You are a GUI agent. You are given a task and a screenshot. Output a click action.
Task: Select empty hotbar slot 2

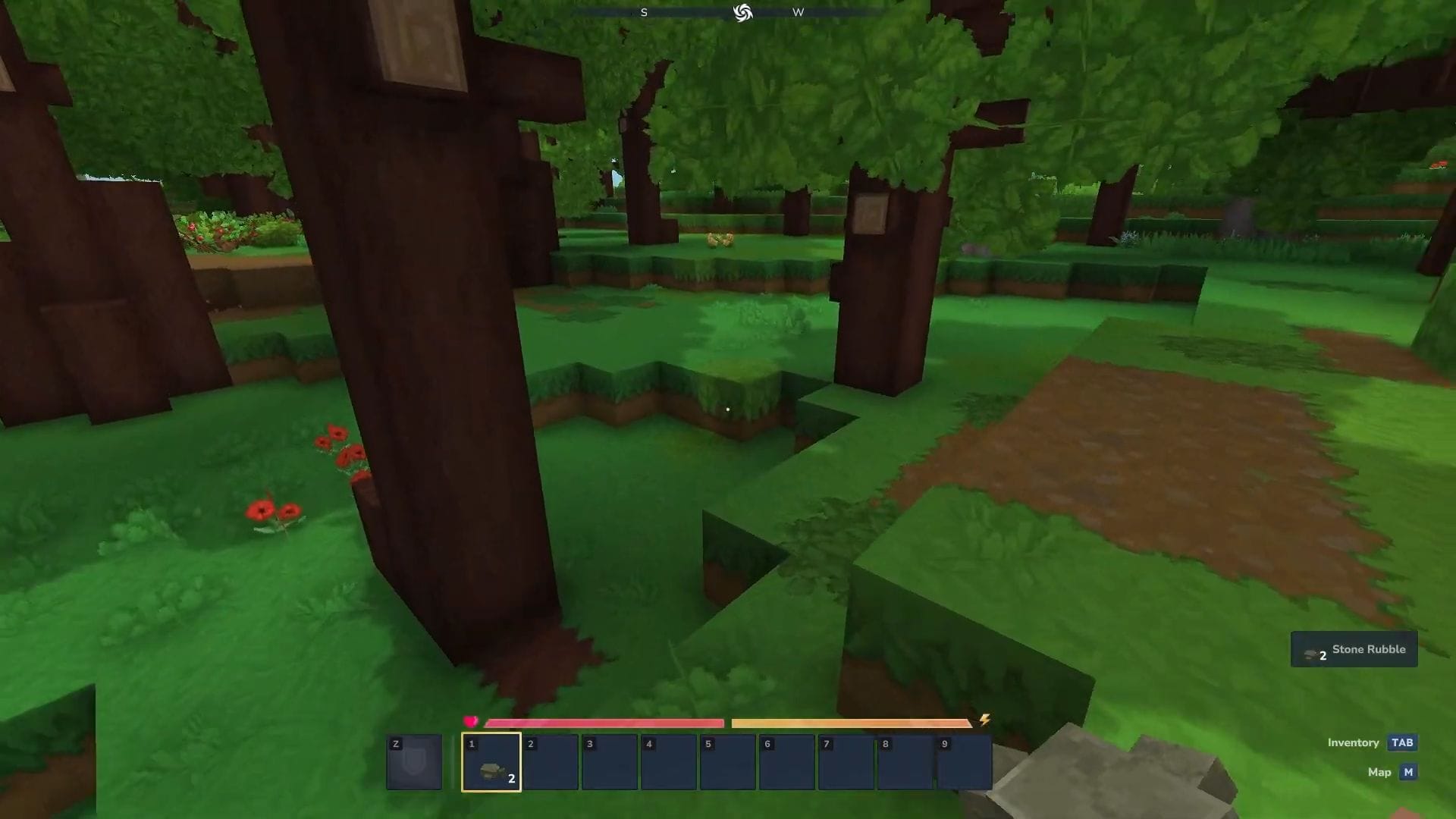pos(551,761)
